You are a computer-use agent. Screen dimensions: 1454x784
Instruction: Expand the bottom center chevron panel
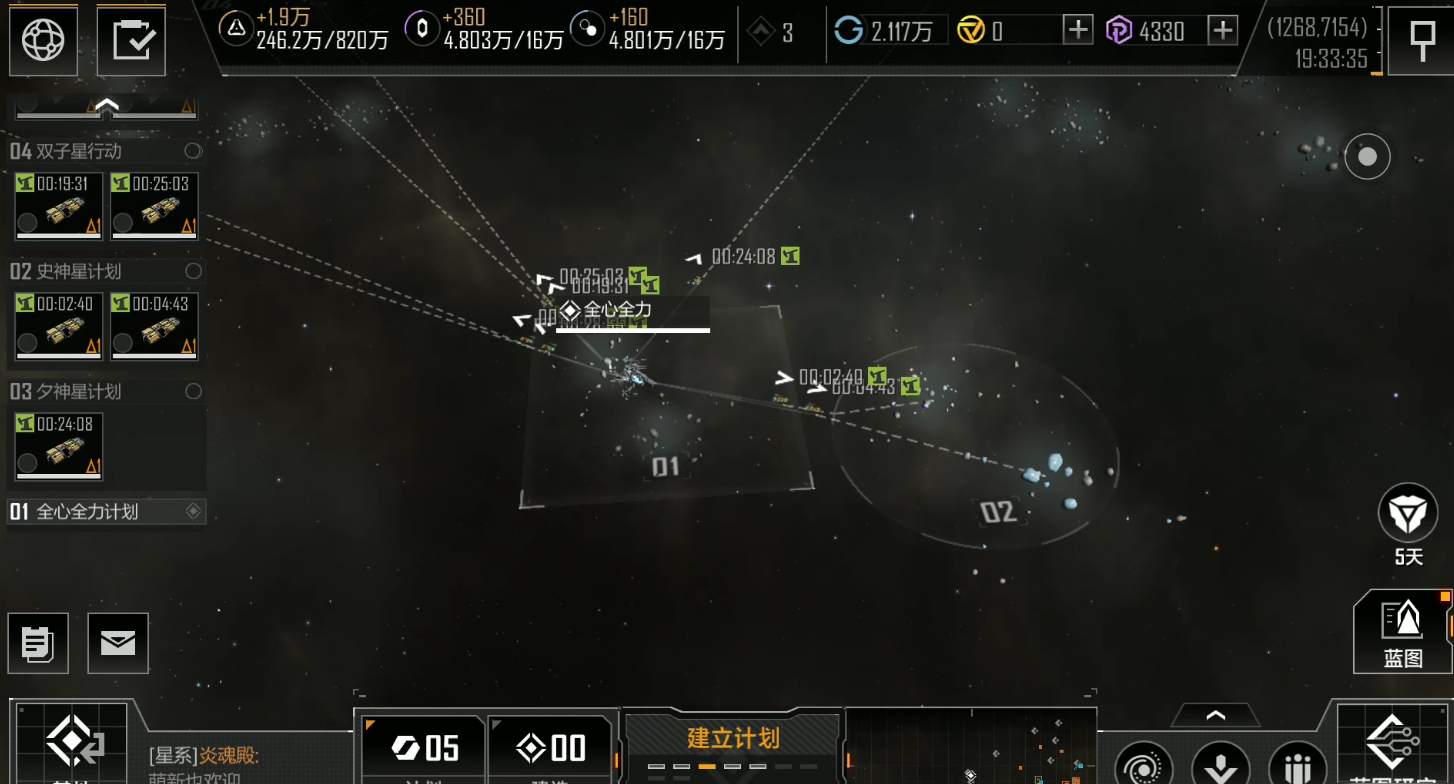(1216, 714)
